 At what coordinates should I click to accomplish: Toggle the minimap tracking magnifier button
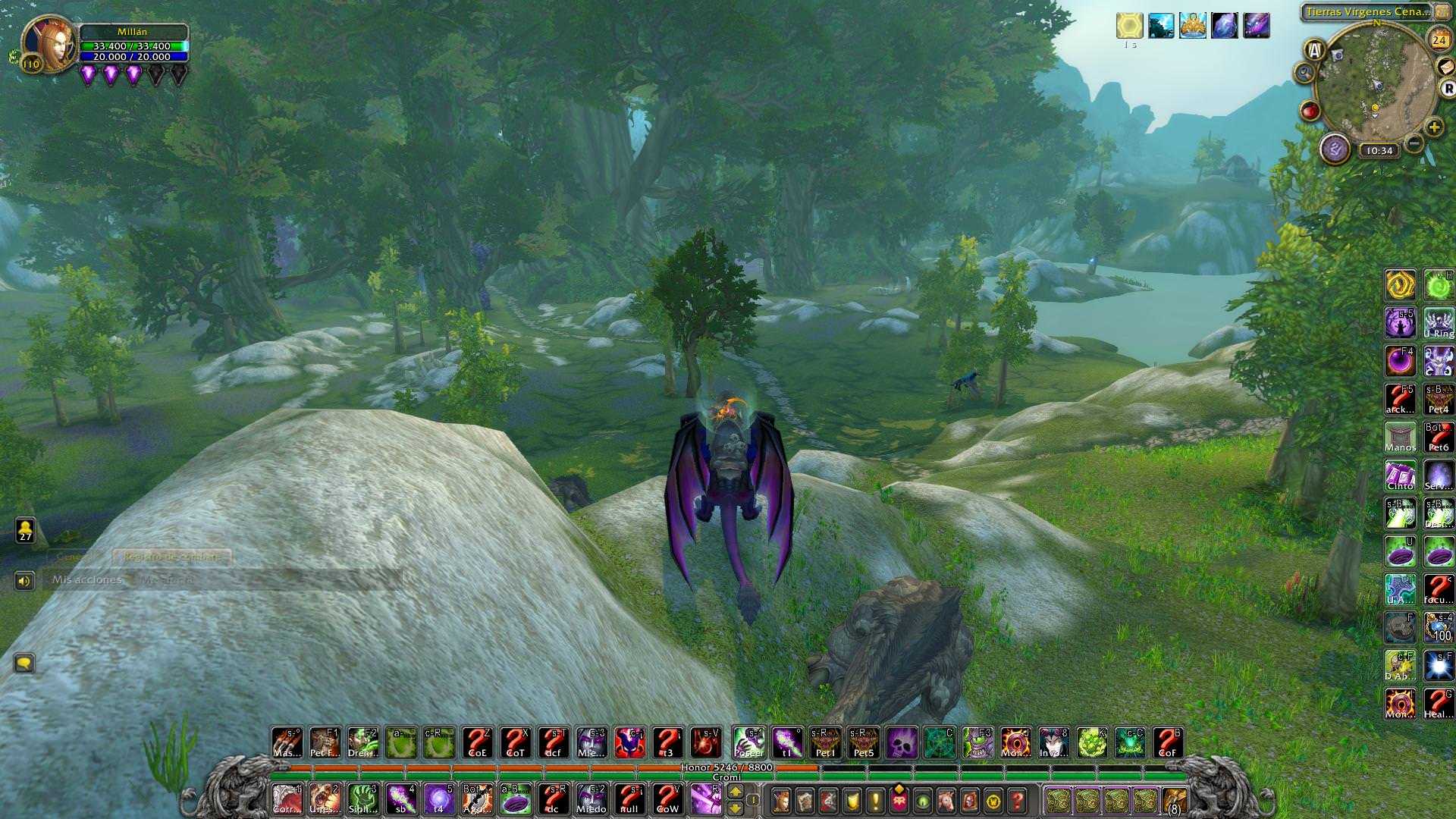tap(1304, 73)
